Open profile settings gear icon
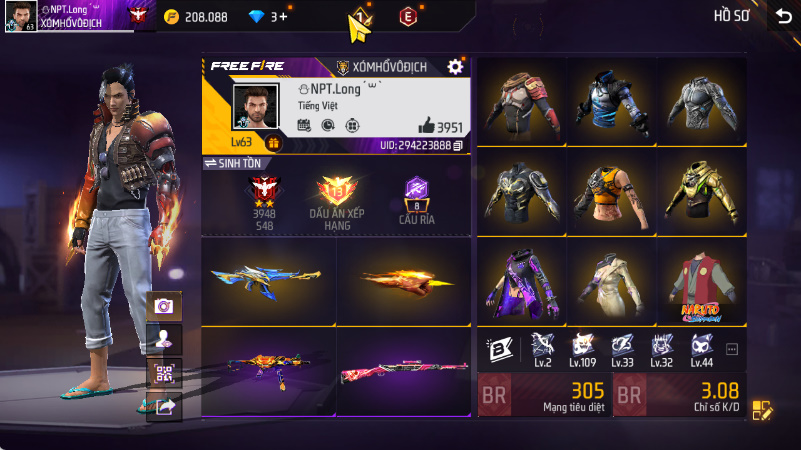Viewport: 801px width, 450px height. coord(456,66)
